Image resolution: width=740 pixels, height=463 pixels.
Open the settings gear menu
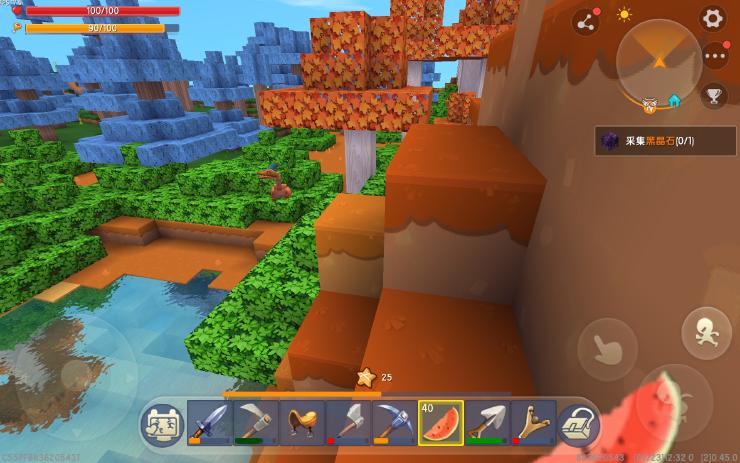(712, 17)
